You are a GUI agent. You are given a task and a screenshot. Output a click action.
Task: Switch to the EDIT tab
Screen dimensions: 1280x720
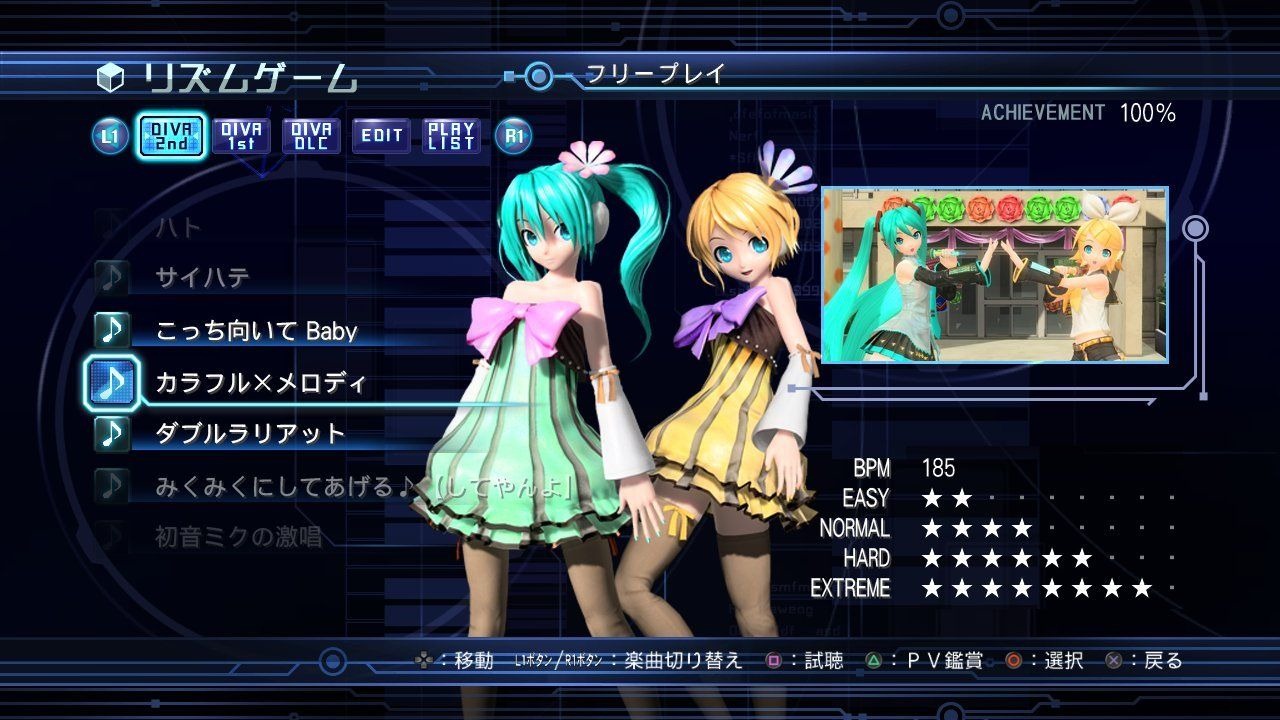click(381, 136)
